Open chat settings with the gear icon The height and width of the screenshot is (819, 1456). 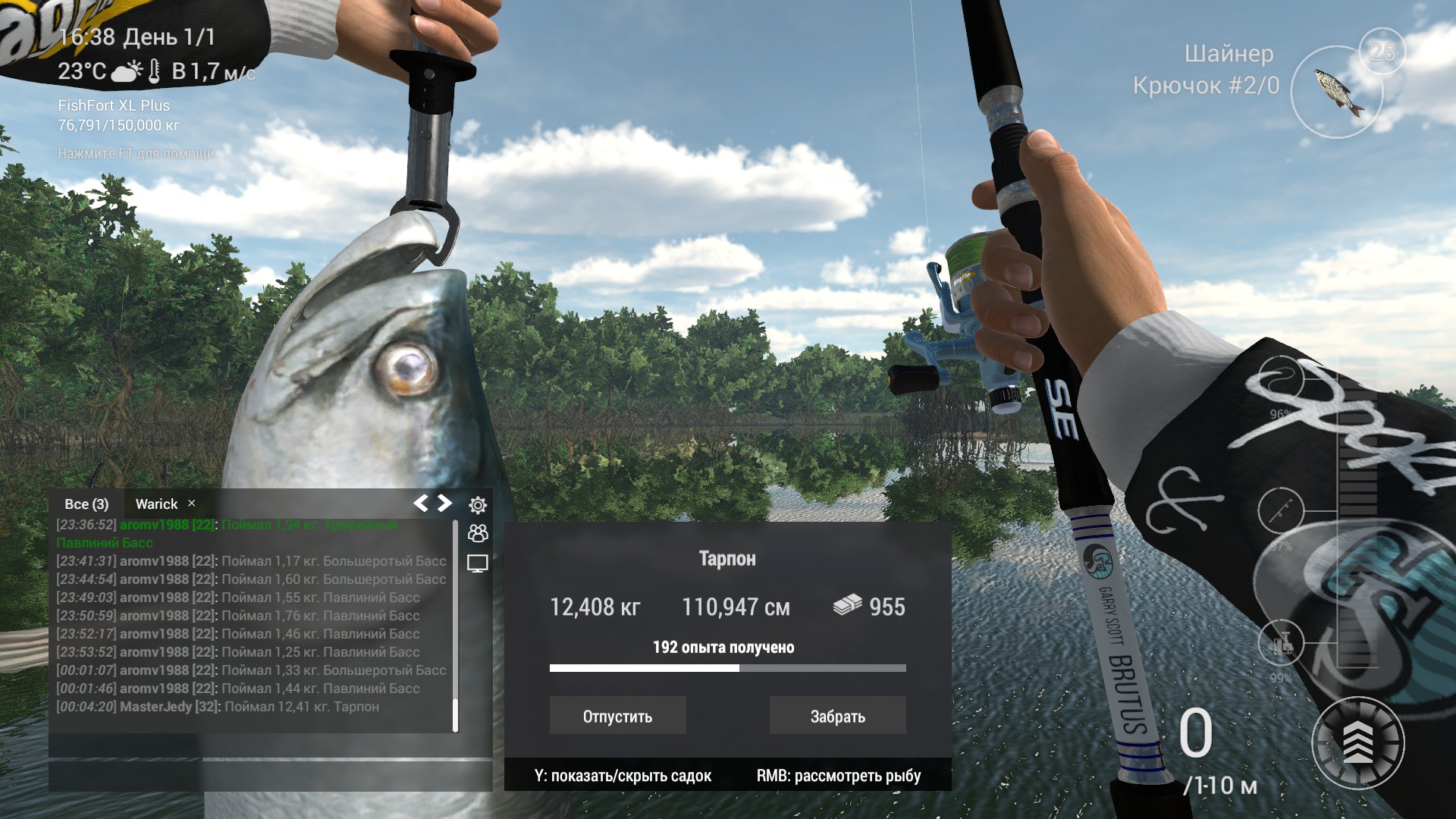(x=476, y=504)
